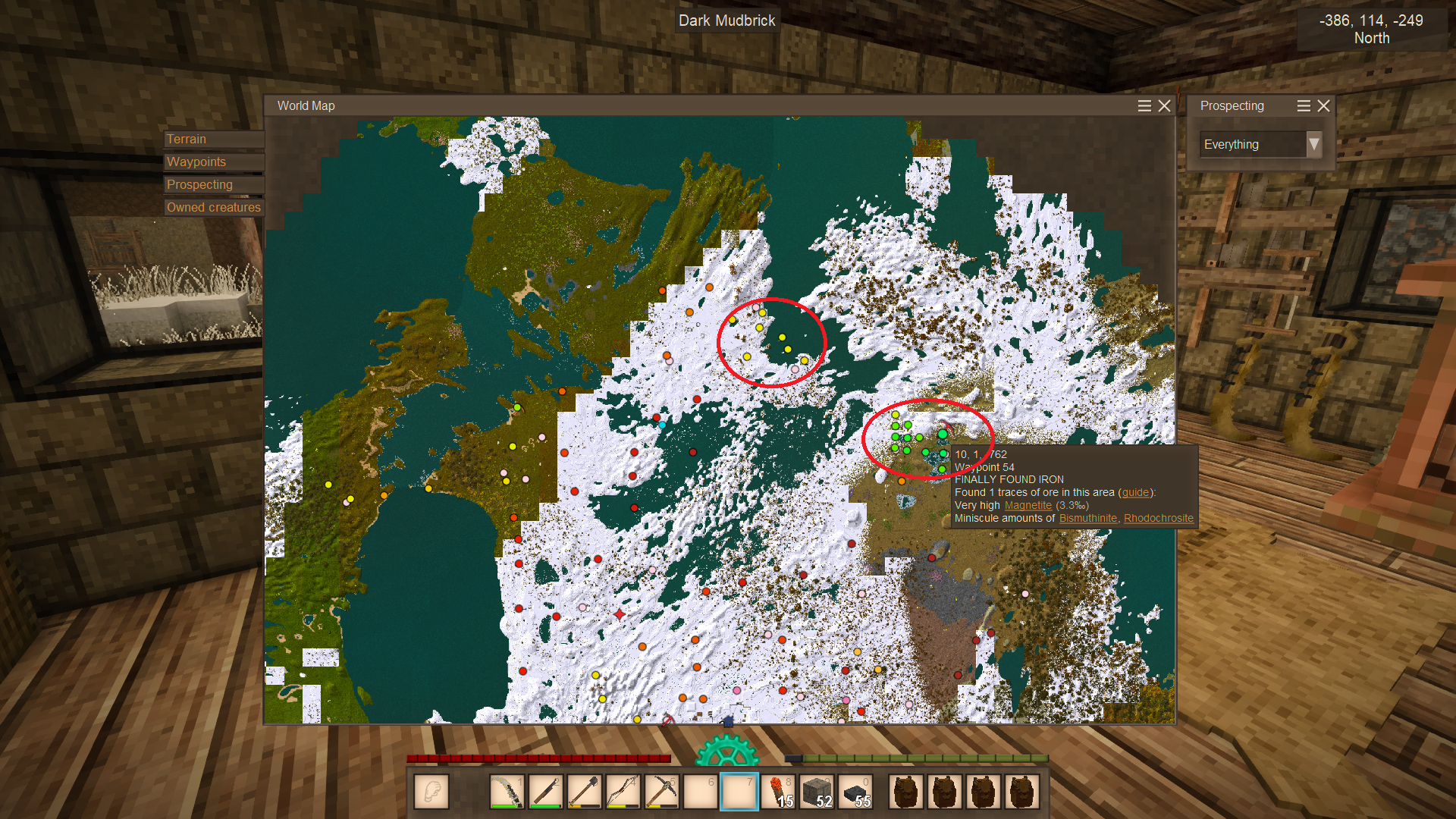Show the Owned creatures layer
The image size is (1456, 819).
coord(213,208)
